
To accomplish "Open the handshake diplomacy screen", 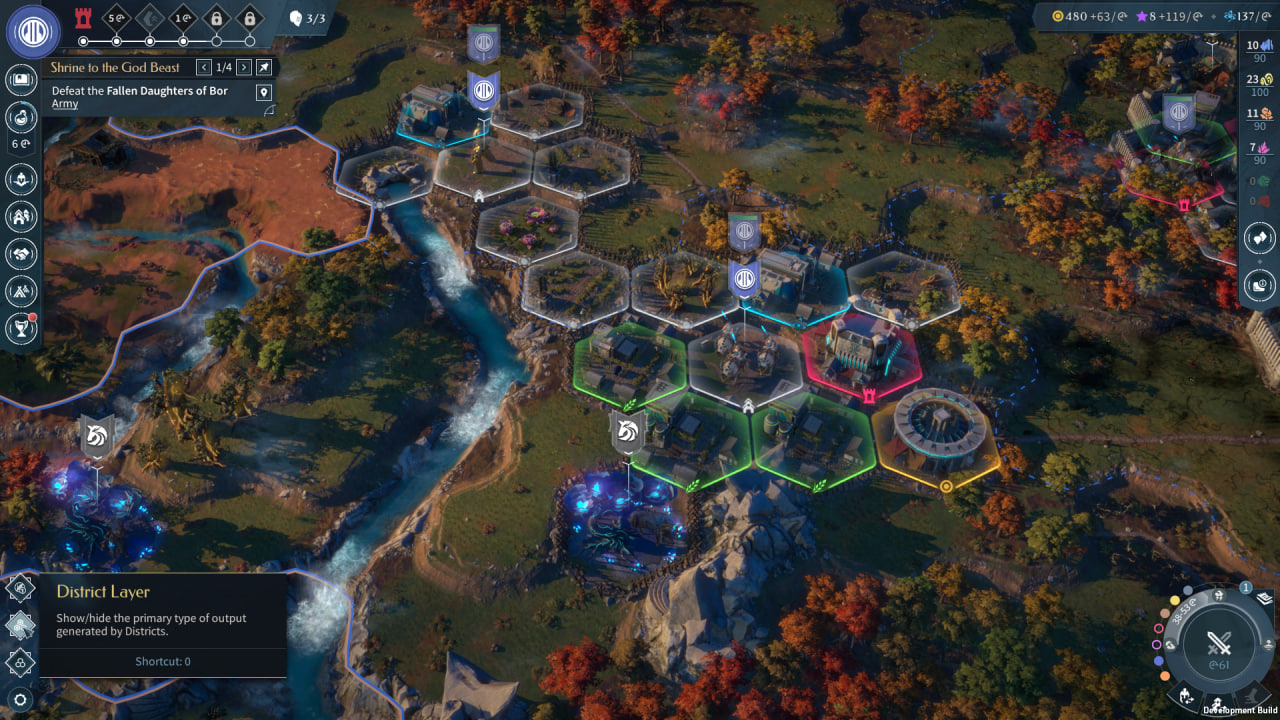I will point(21,253).
